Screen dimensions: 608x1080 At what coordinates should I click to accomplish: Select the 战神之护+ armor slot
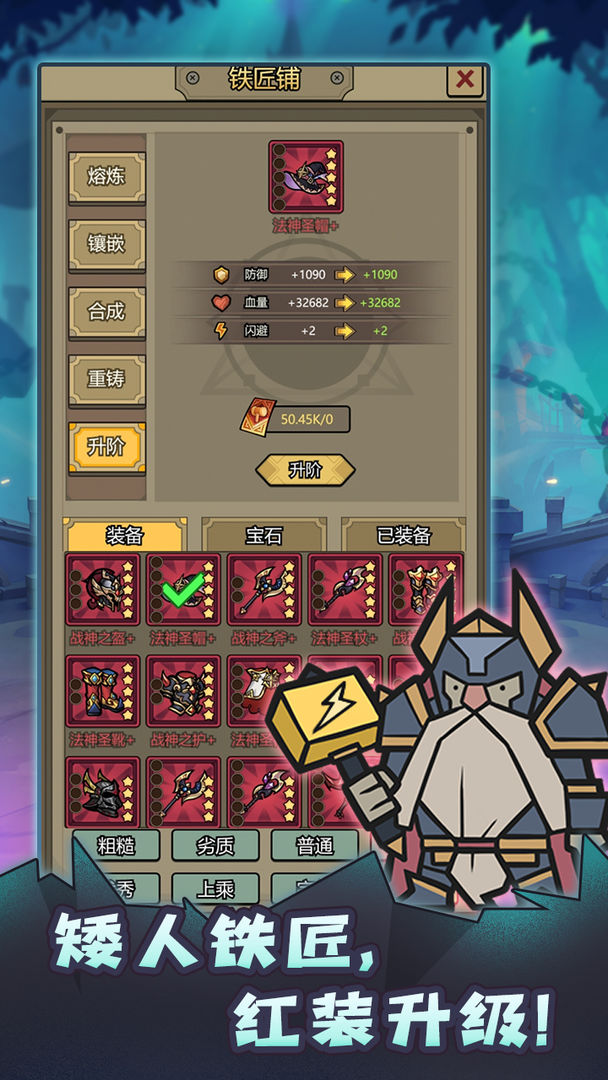[x=184, y=691]
